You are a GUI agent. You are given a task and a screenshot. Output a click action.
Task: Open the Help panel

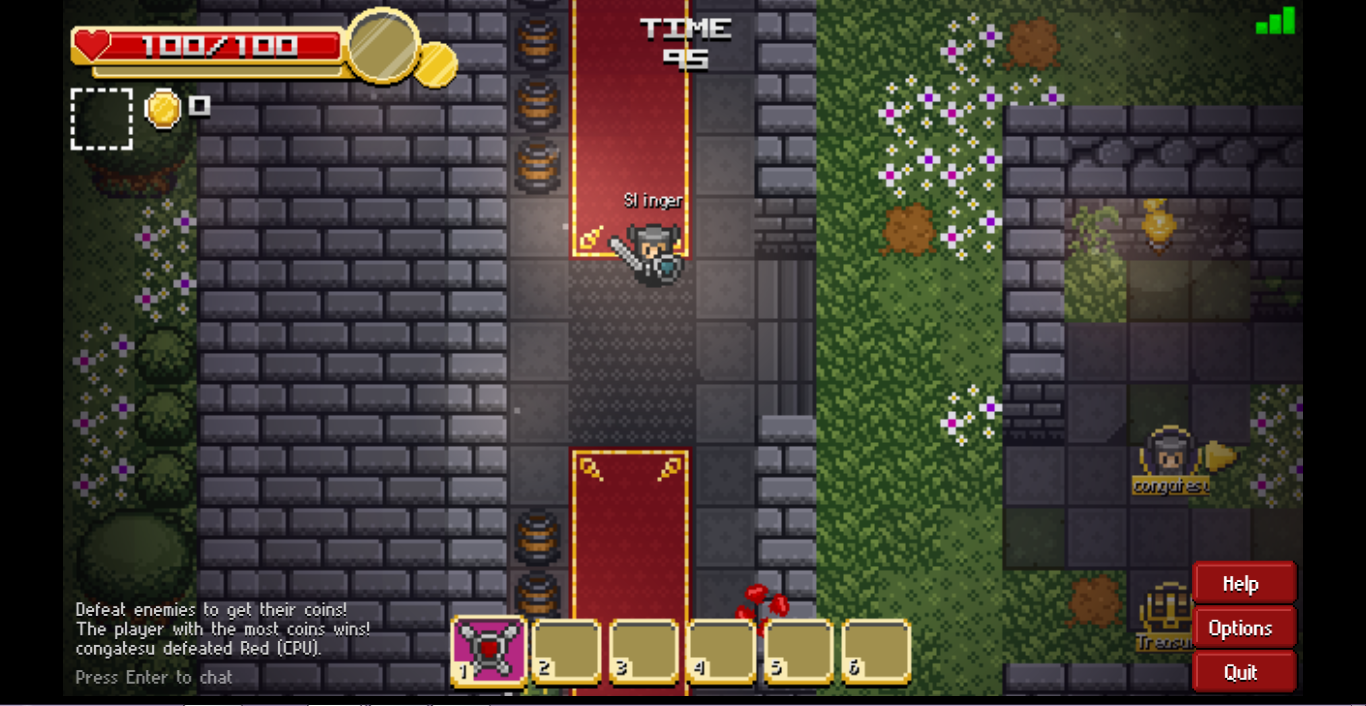click(1243, 584)
